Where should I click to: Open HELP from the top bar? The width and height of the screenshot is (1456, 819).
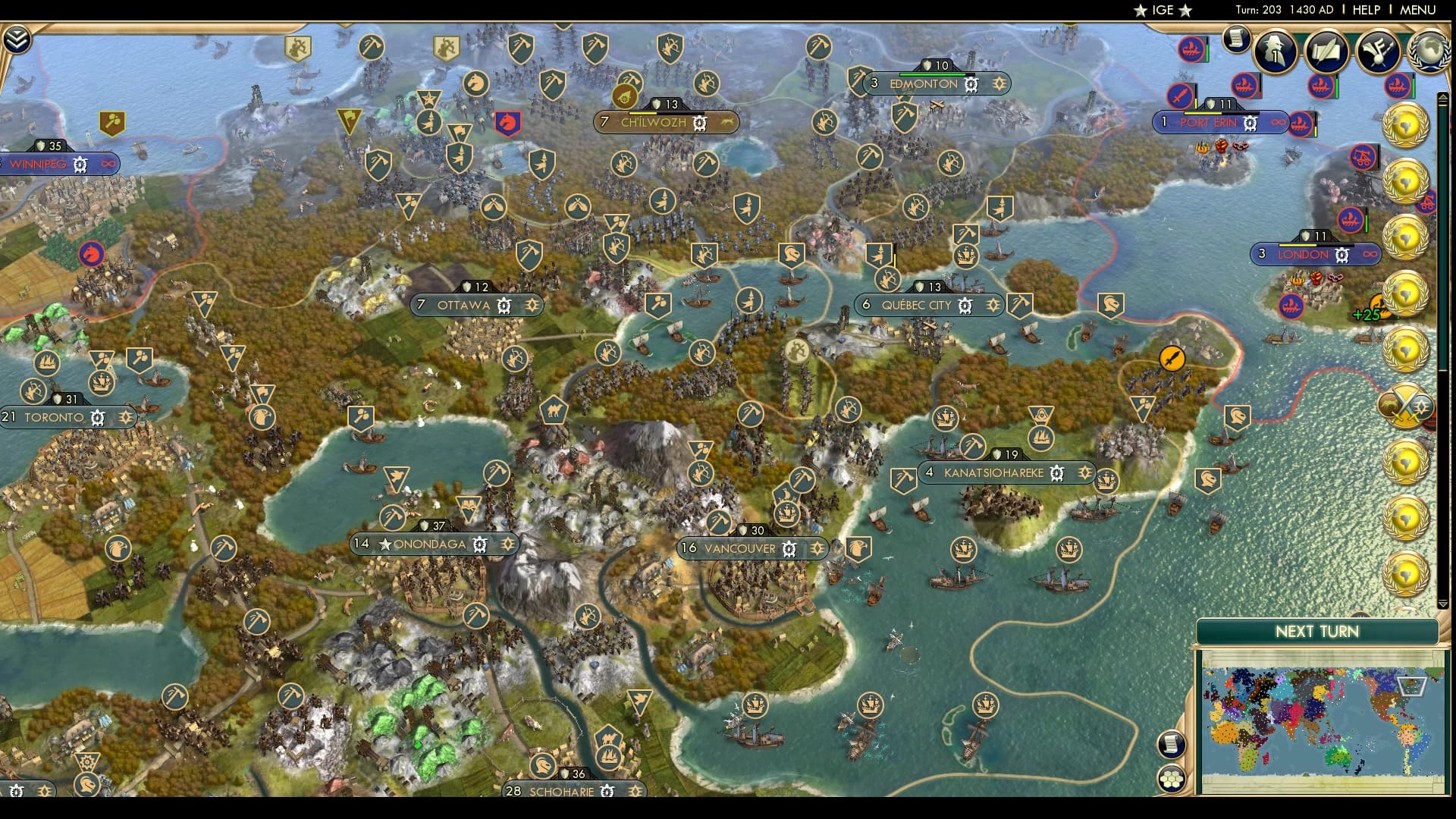(x=1368, y=11)
